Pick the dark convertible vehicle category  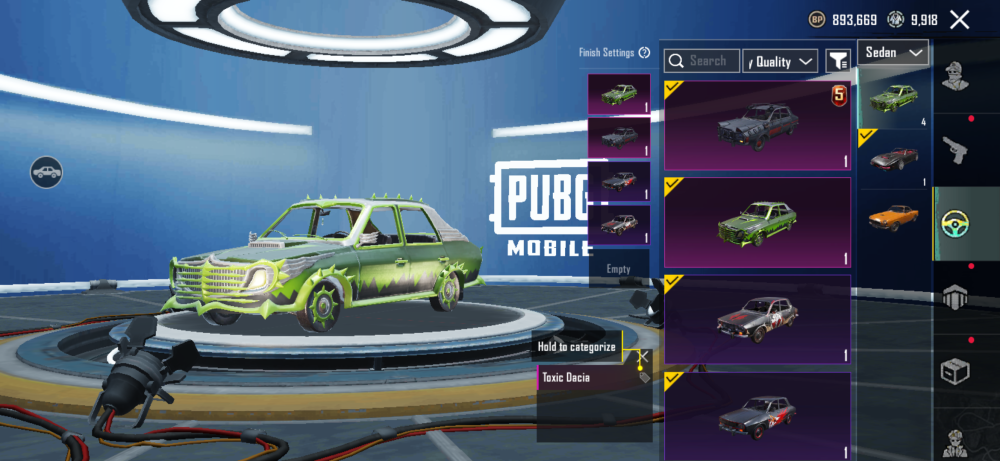point(893,158)
